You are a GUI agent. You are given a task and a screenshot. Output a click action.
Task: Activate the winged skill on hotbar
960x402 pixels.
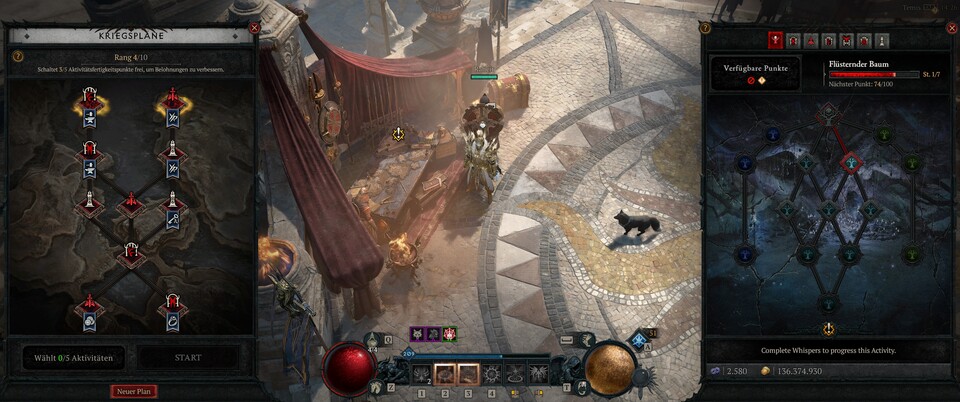536,374
